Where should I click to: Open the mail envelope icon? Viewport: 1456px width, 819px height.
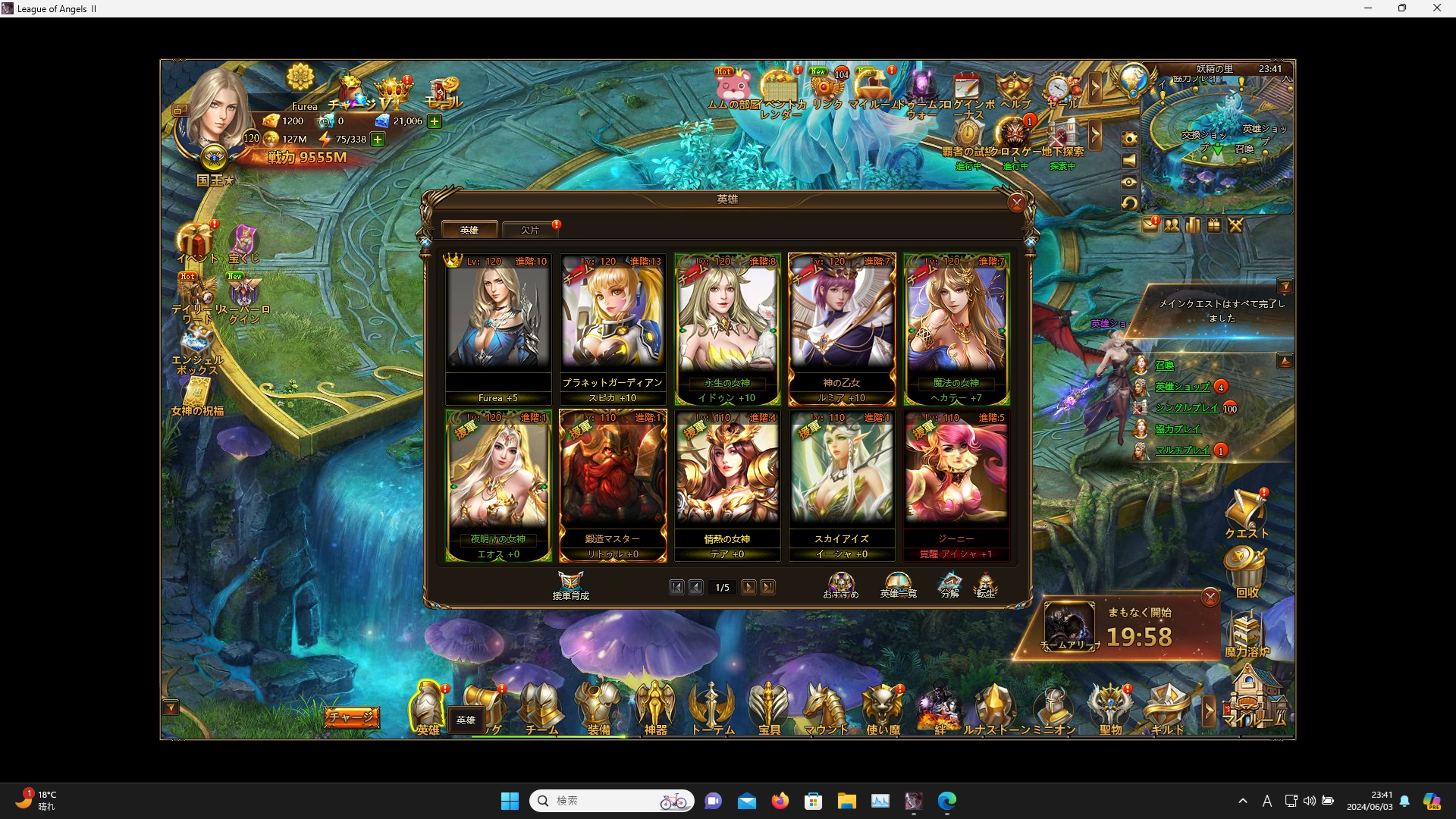coord(1150,225)
